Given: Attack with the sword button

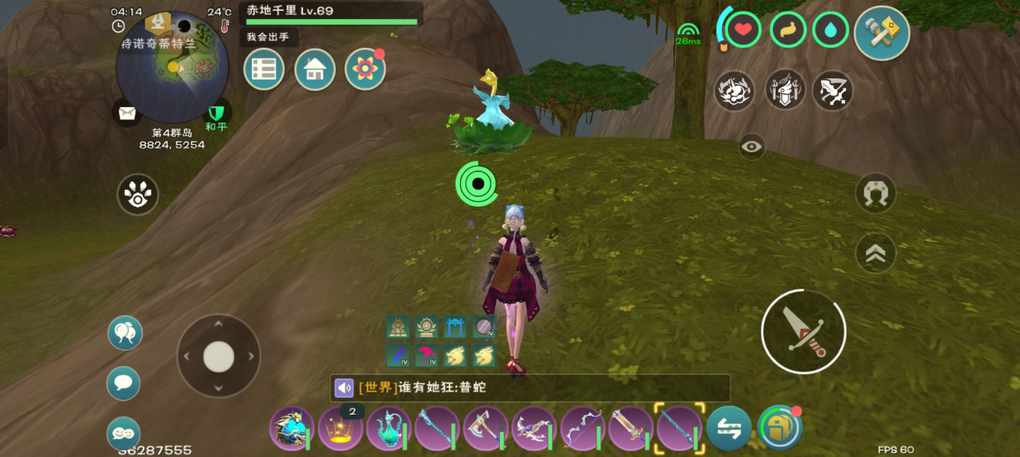Looking at the screenshot, I should click(803, 332).
